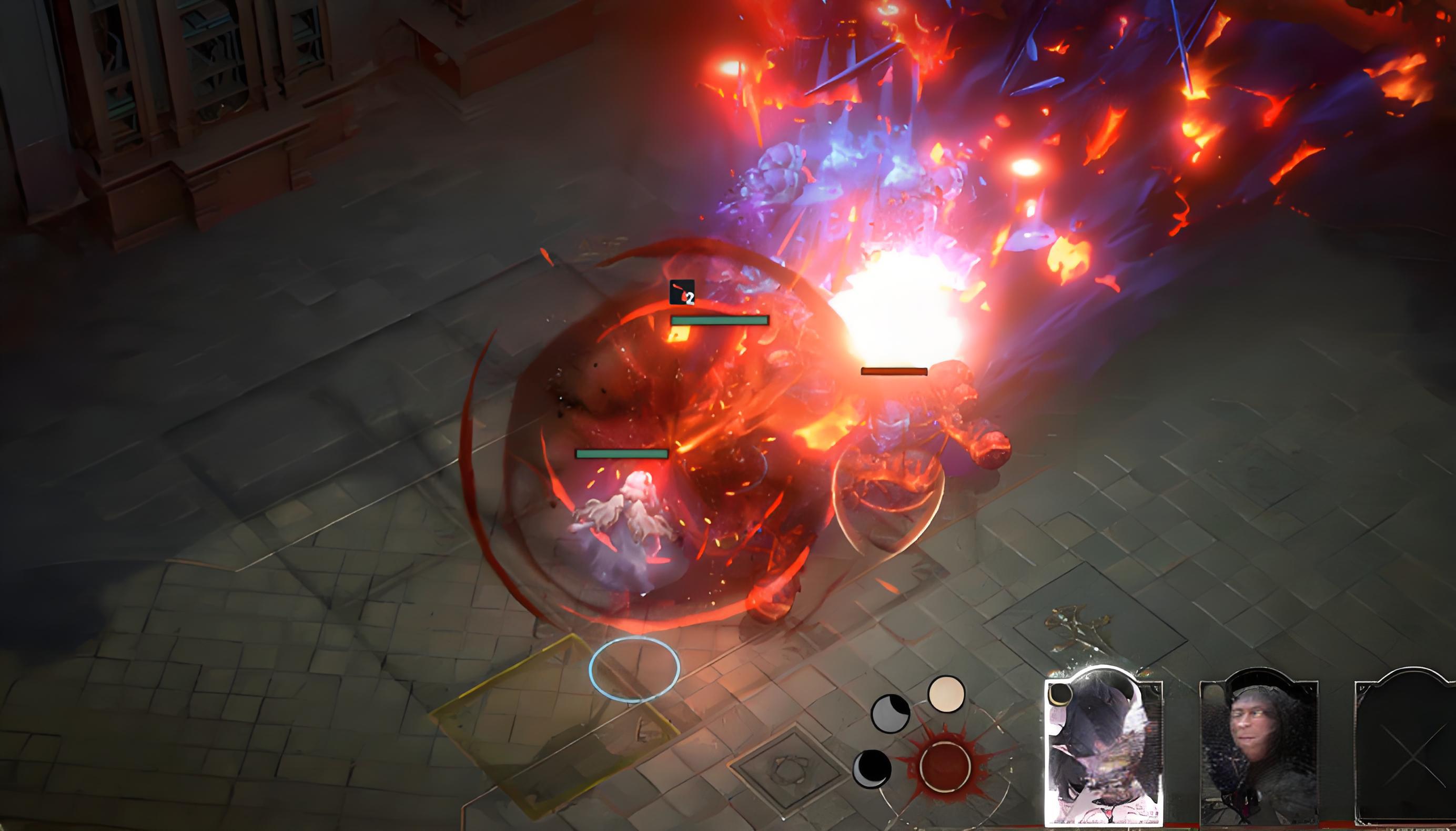Select the gray moon orb with black crescent

click(x=890, y=713)
